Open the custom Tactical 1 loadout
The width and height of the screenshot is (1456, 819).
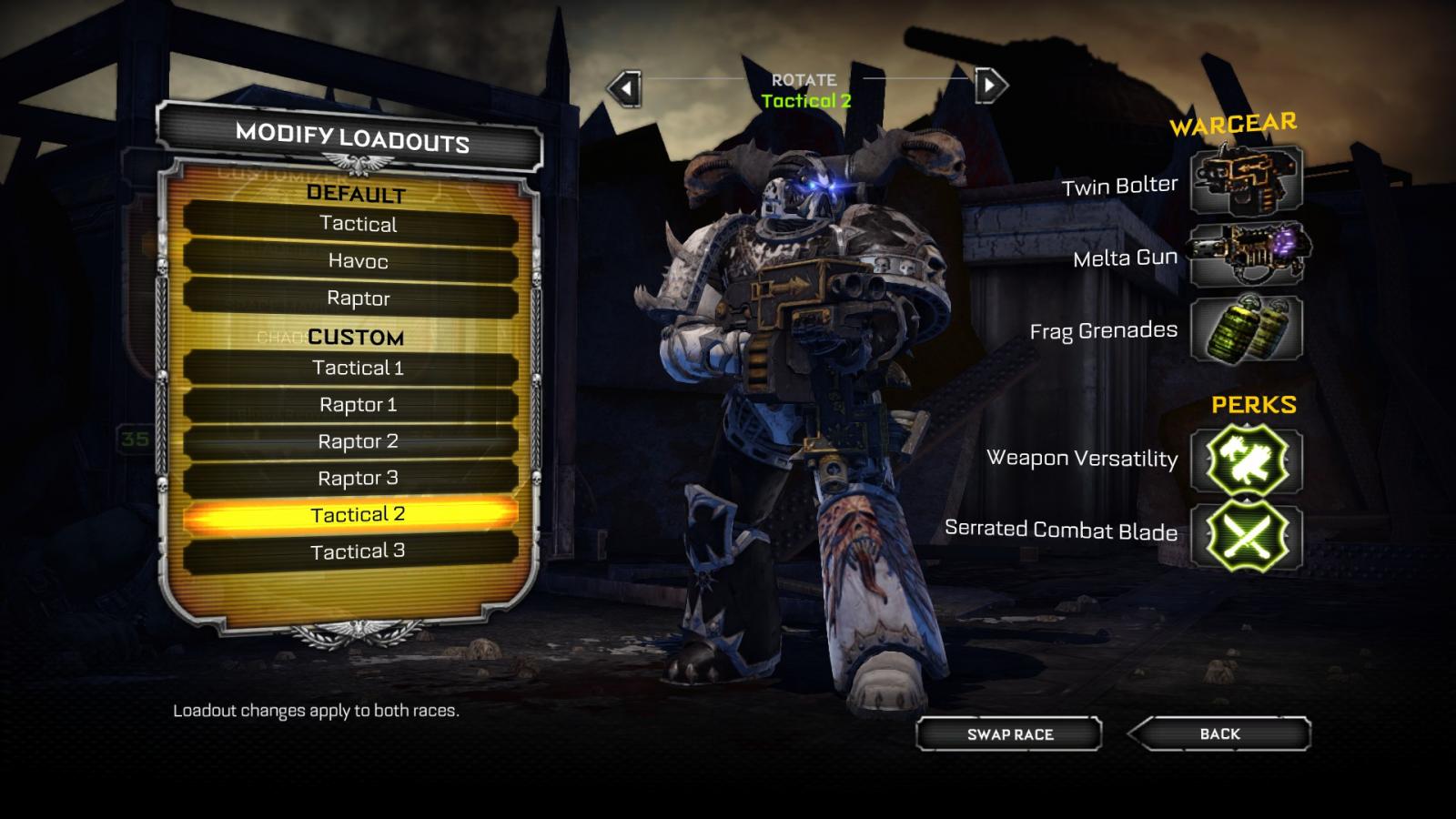(357, 368)
